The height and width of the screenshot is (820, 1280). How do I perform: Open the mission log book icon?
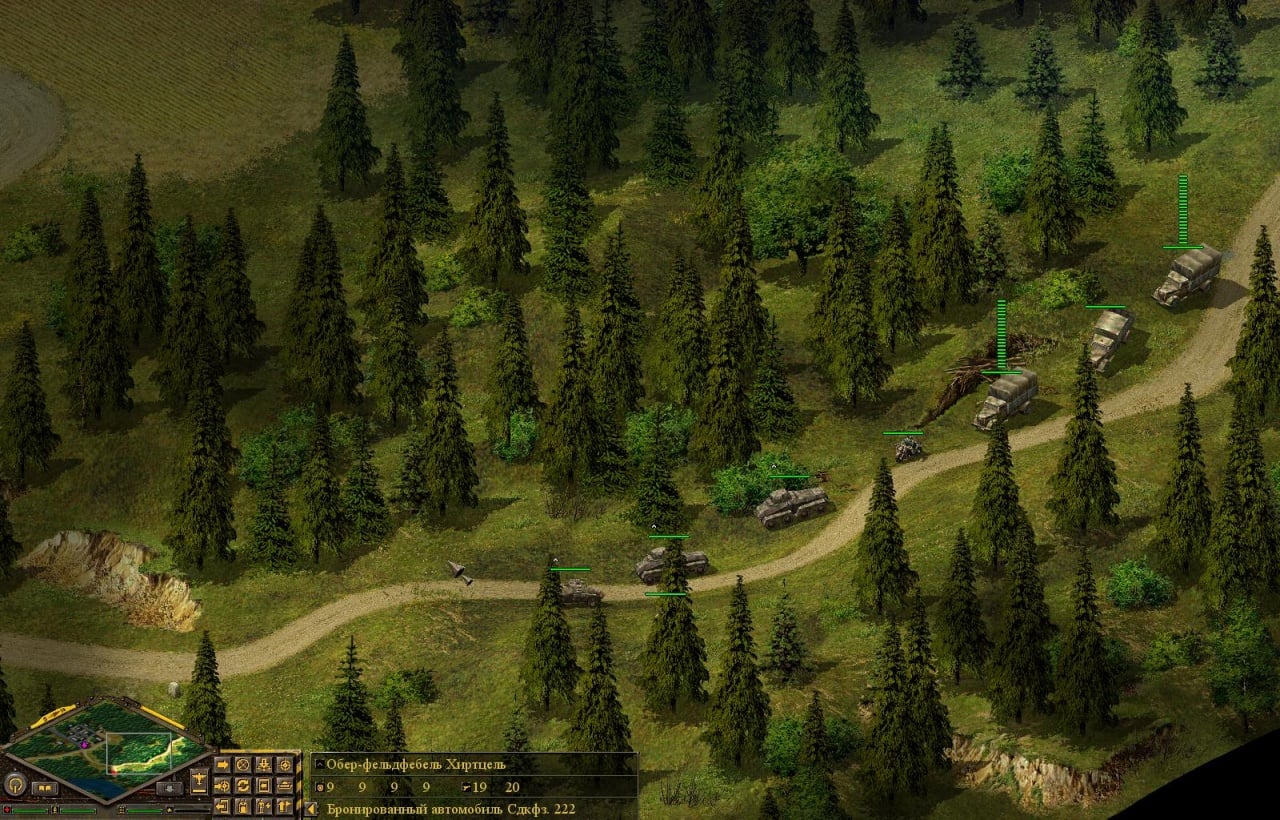pos(46,787)
